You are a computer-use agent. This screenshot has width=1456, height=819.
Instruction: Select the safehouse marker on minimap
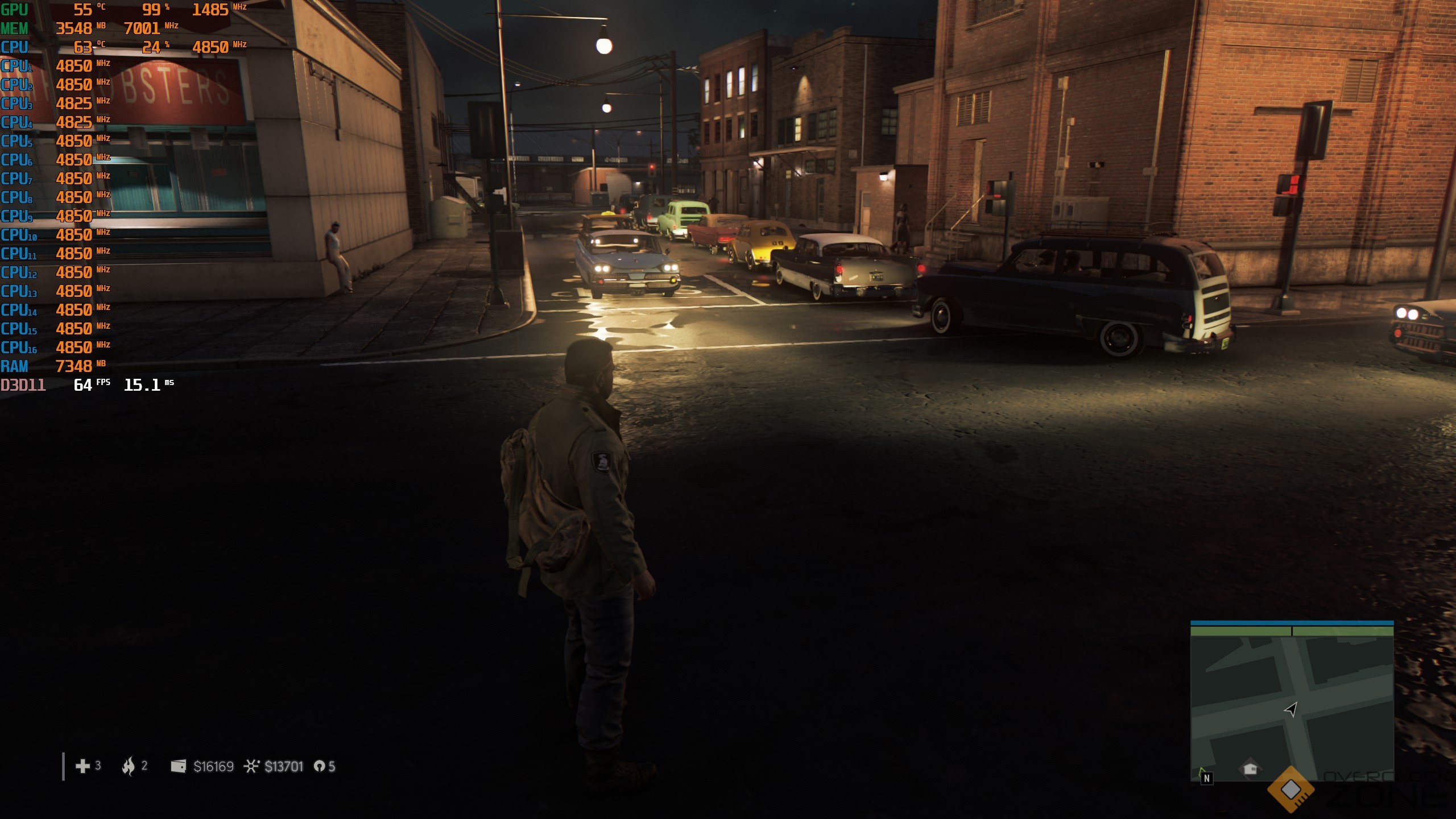tap(1250, 768)
